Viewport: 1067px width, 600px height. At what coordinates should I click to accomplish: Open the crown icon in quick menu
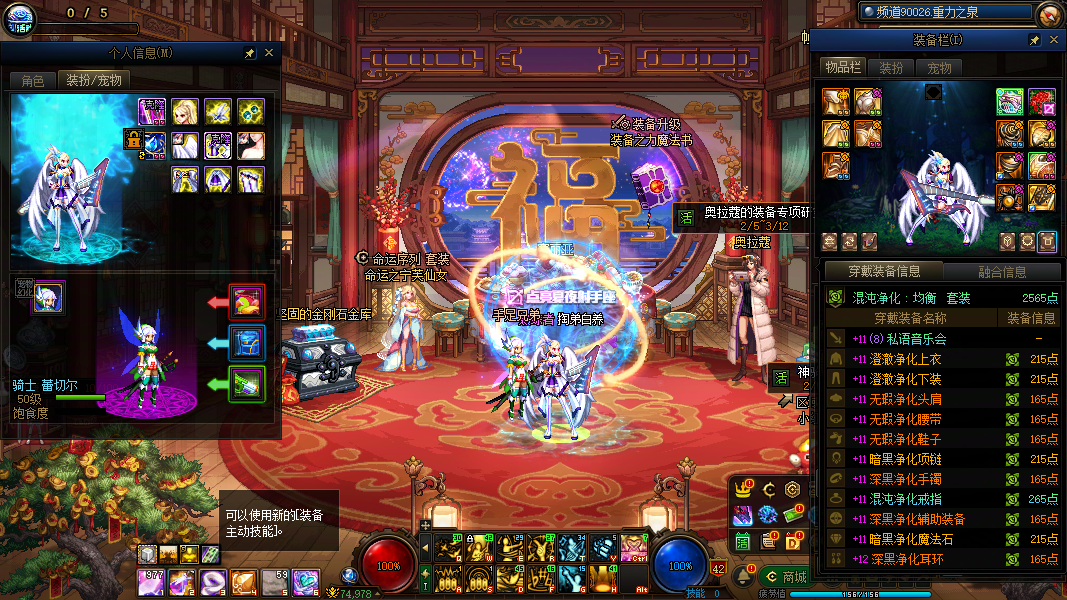743,490
